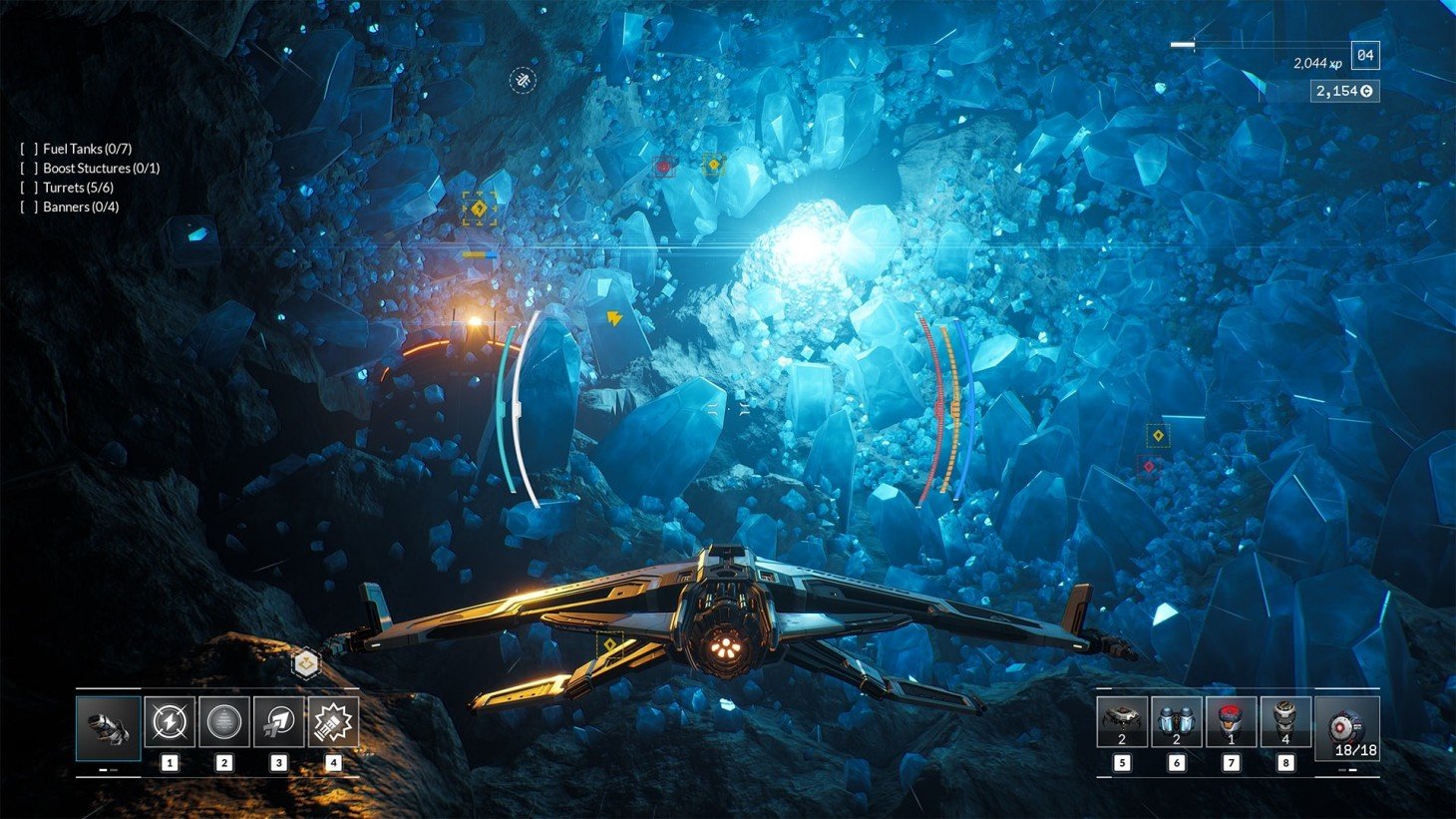
Task: Activate the repair kit consumable in slot 7
Action: tap(1231, 723)
